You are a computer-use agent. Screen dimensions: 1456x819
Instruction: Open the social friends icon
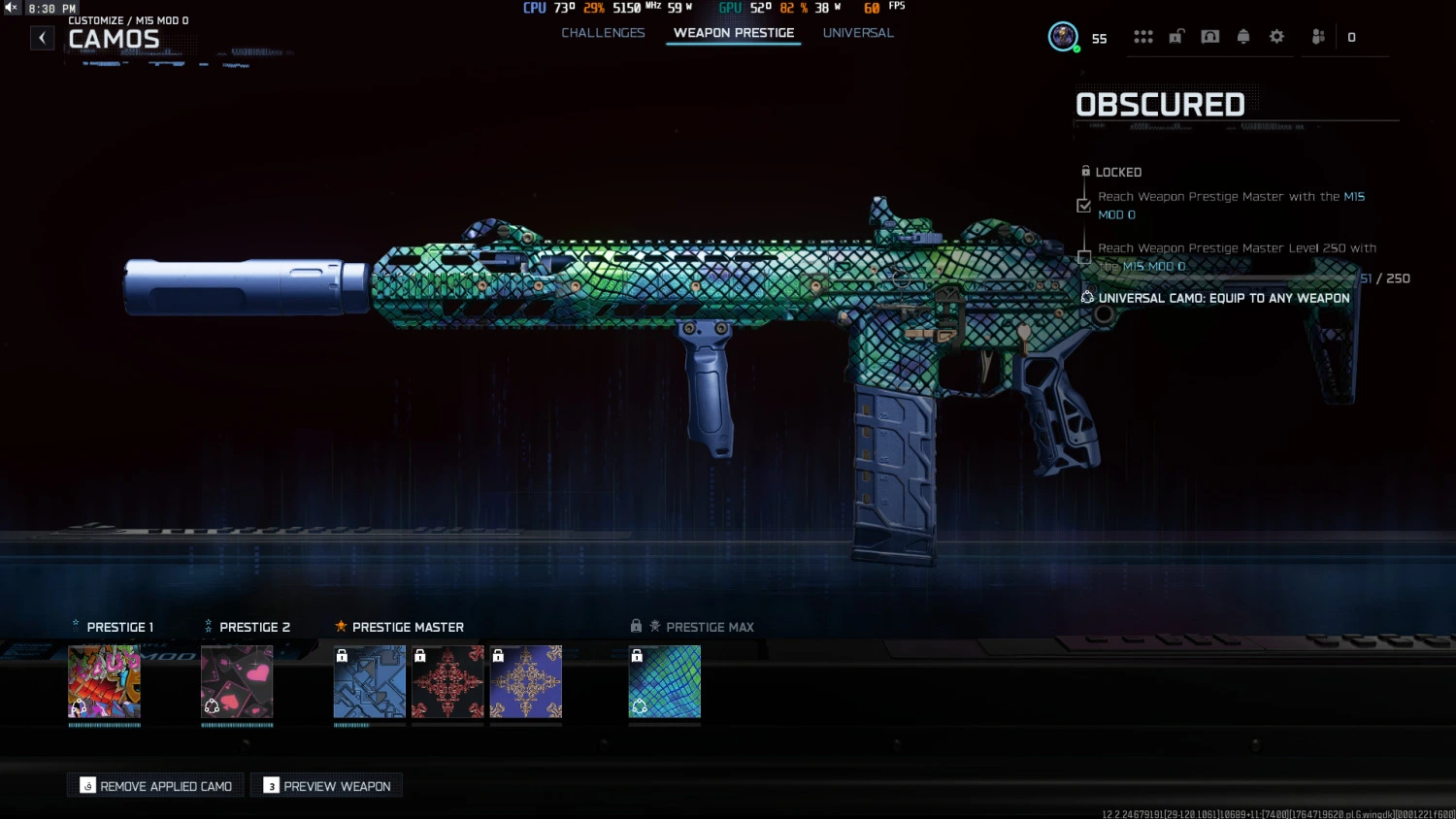point(1317,36)
